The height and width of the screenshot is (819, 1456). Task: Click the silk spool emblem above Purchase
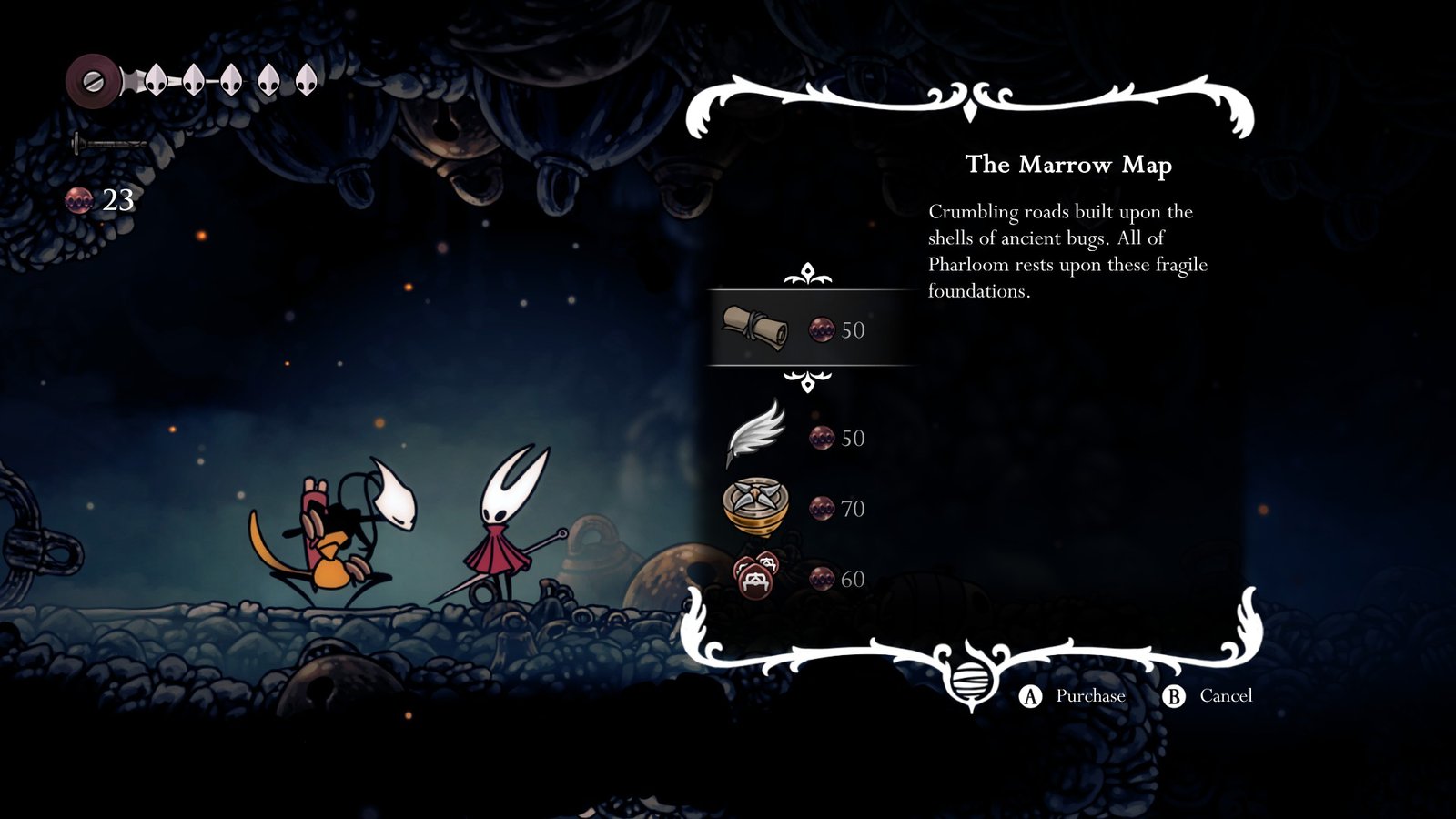(x=973, y=679)
